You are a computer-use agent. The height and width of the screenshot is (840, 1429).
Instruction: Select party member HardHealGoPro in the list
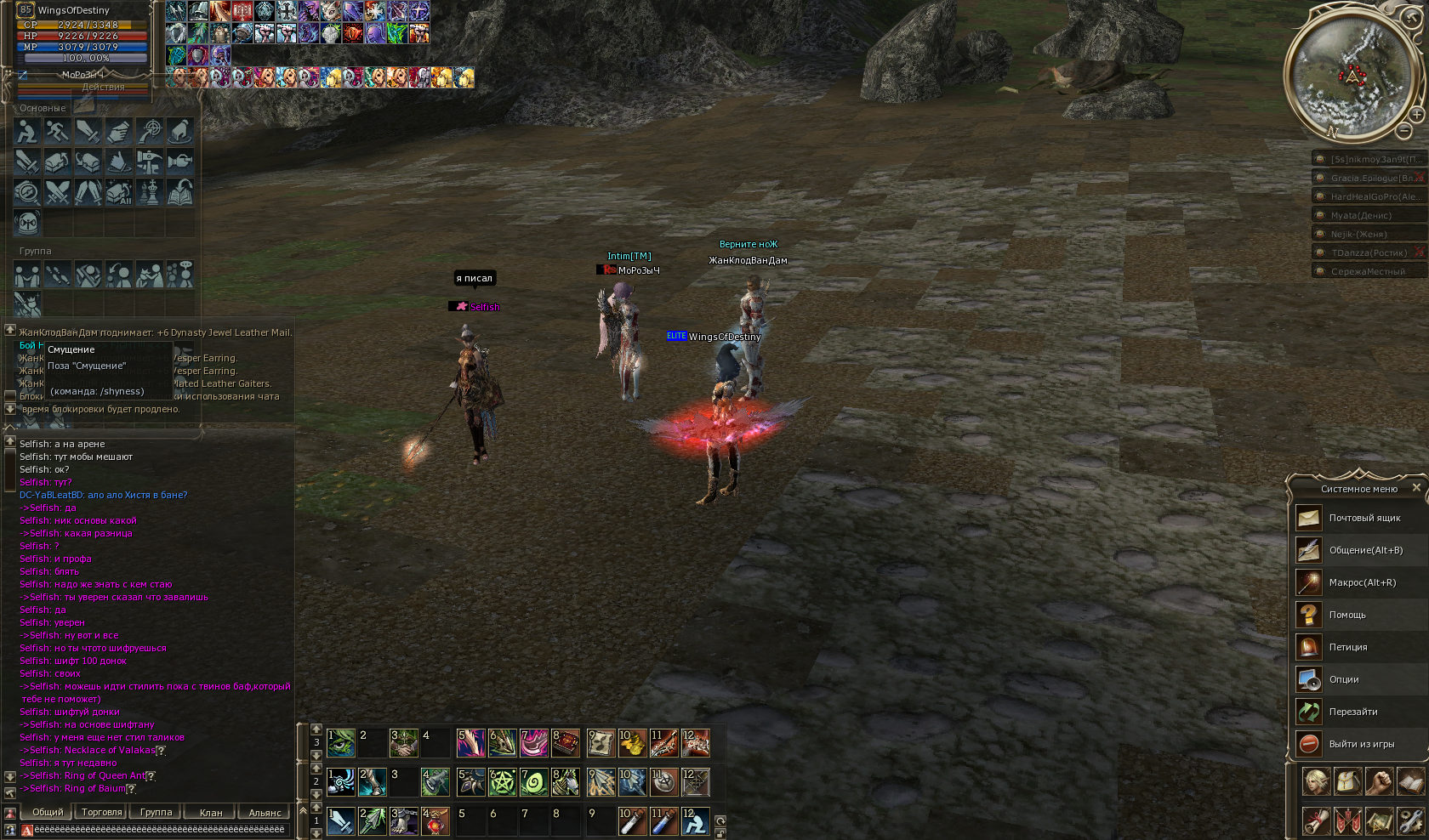tap(1369, 196)
